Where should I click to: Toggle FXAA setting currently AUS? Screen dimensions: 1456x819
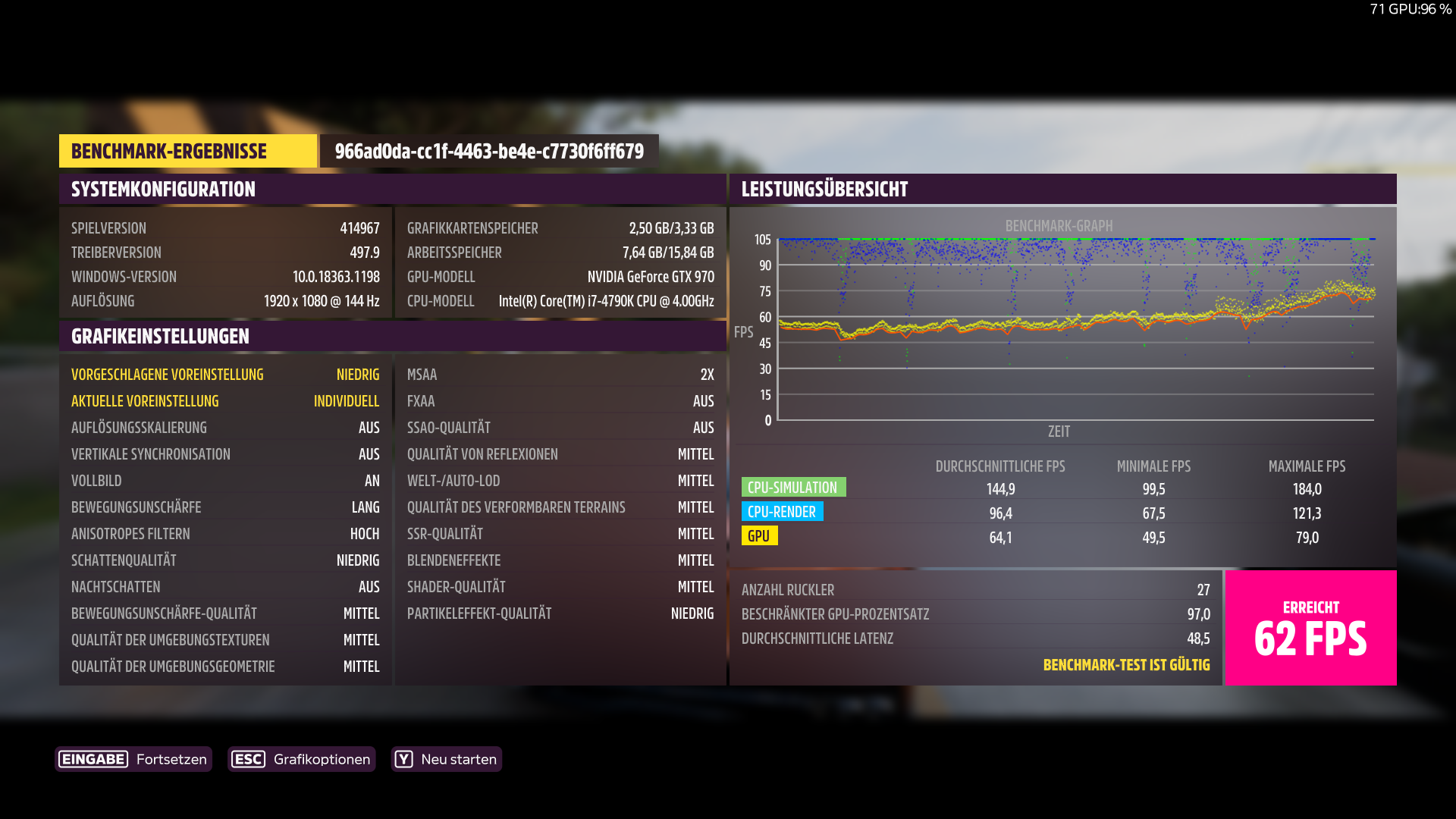click(x=560, y=400)
